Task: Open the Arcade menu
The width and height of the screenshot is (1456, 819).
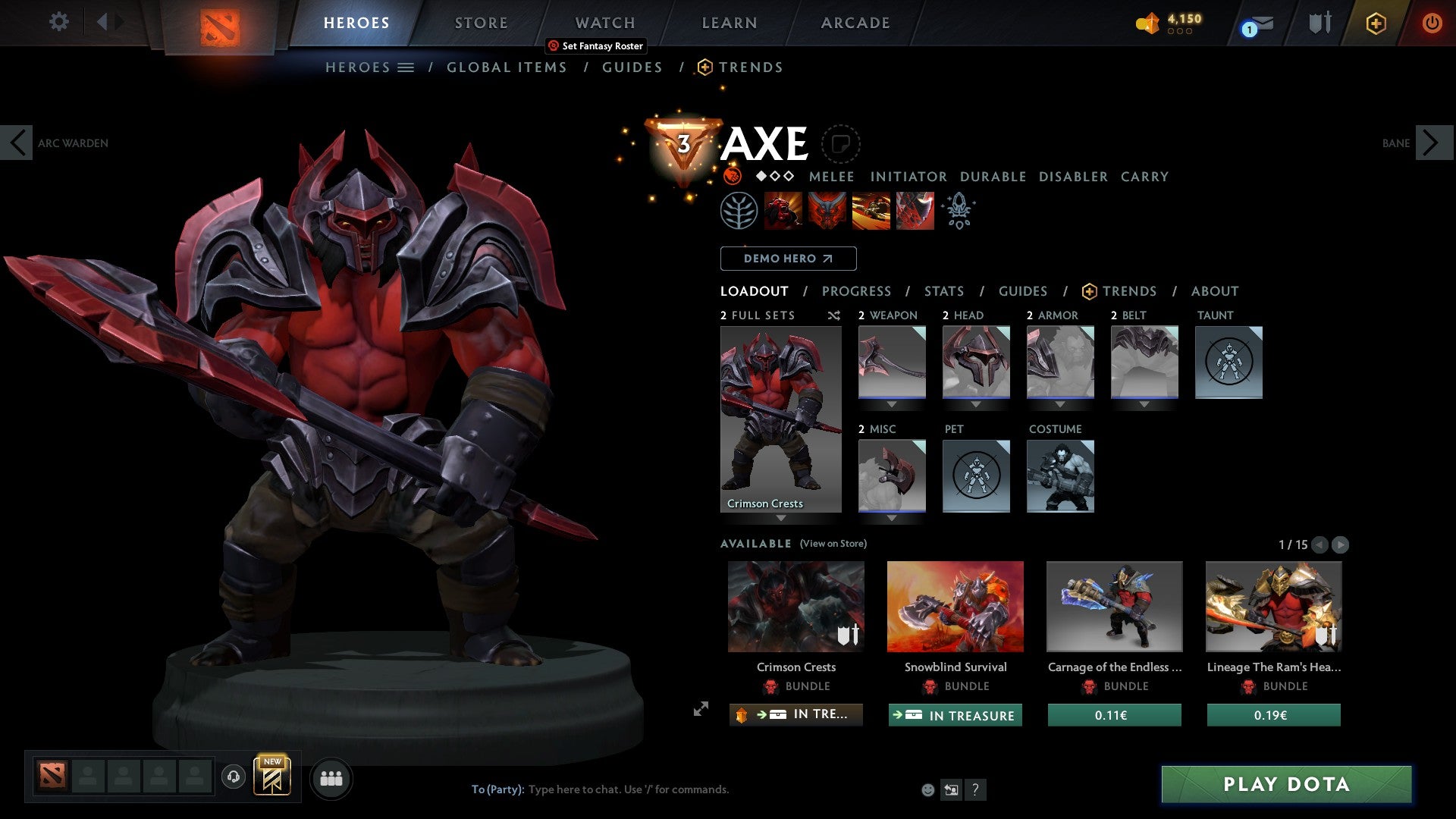Action: 855,23
